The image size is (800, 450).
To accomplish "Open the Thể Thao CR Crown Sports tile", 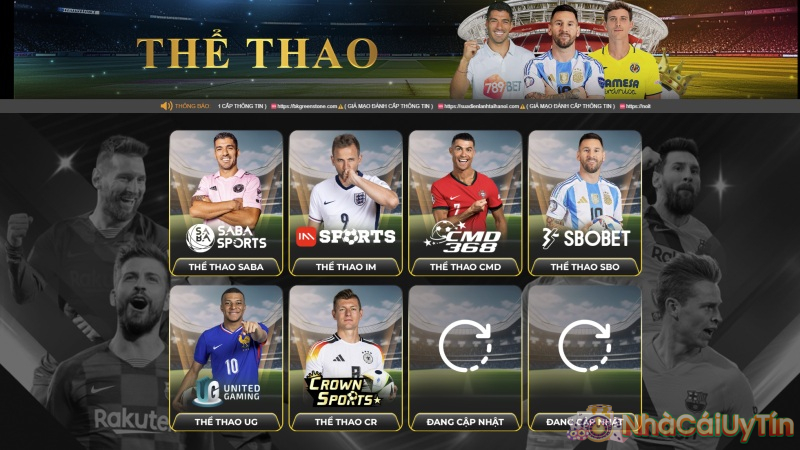I will pyautogui.click(x=345, y=358).
